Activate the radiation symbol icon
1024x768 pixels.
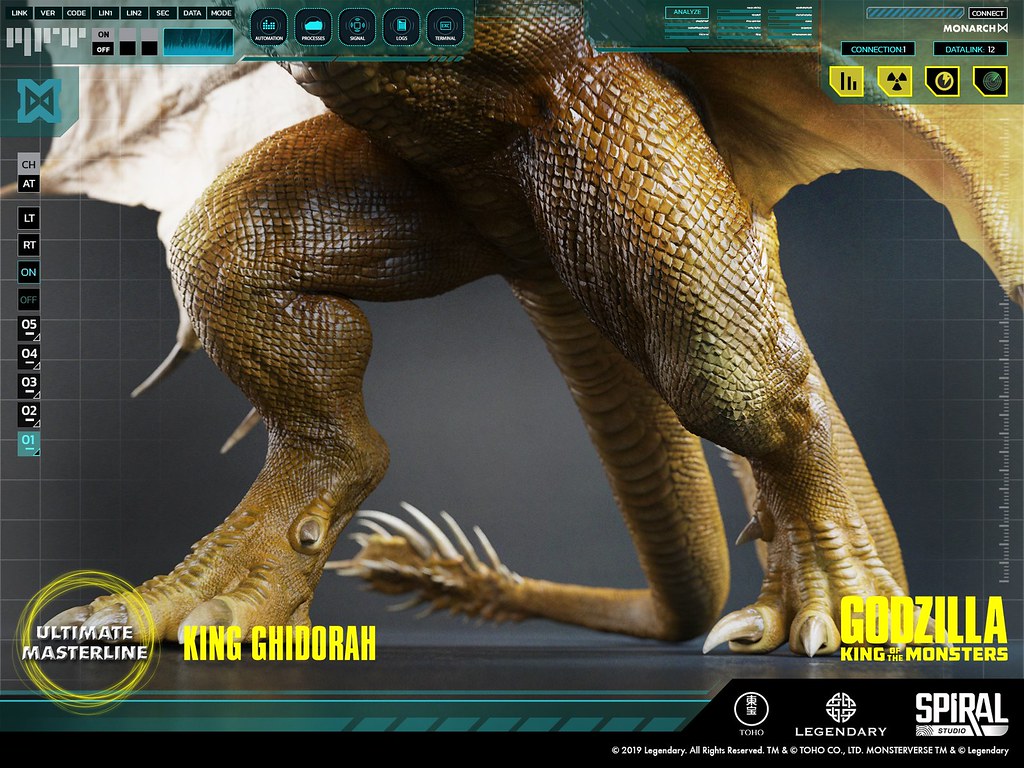pyautogui.click(x=894, y=82)
